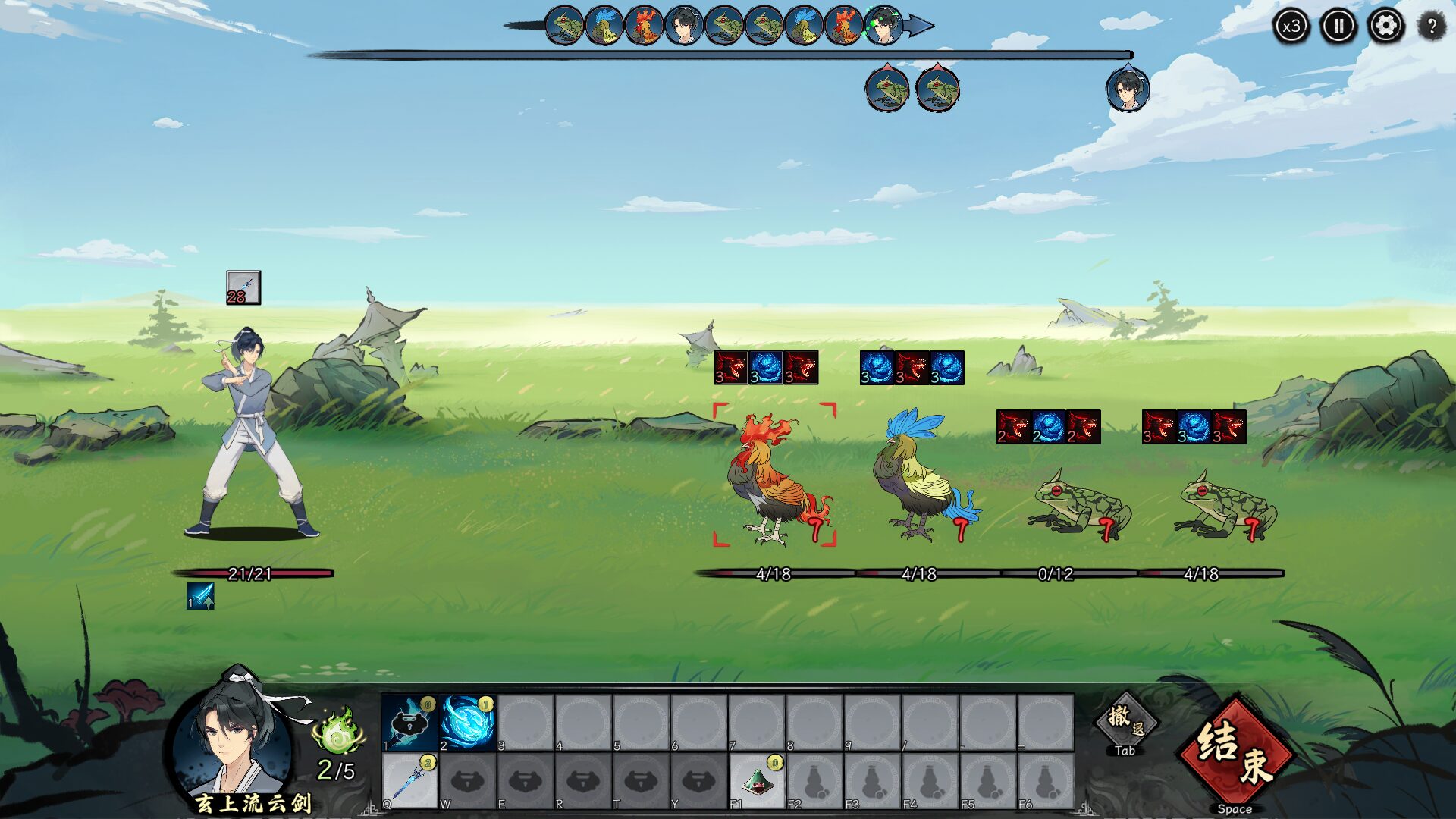Pause the battle
The width and height of the screenshot is (1456, 819).
[x=1338, y=27]
